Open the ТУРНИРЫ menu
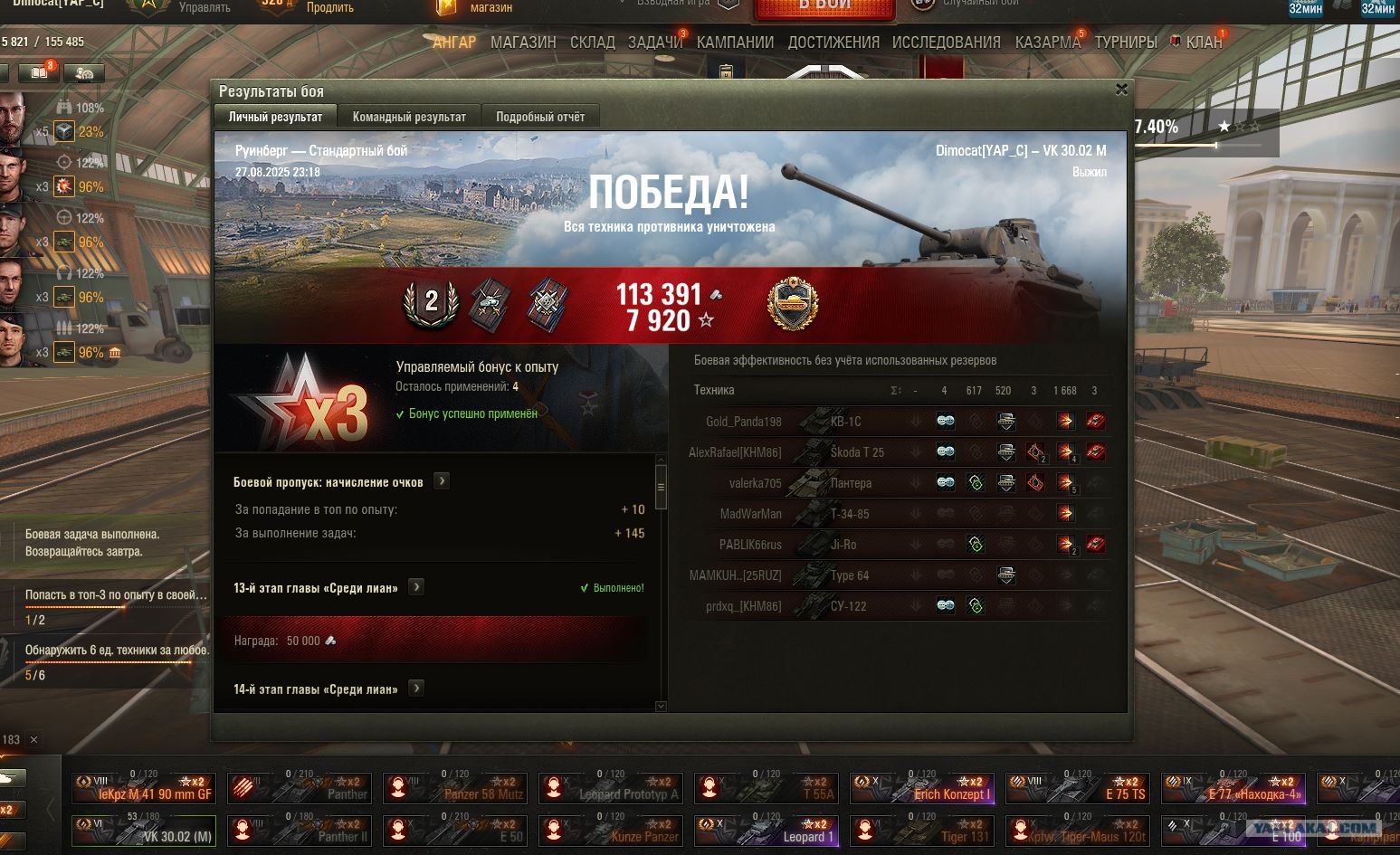 [1126, 43]
